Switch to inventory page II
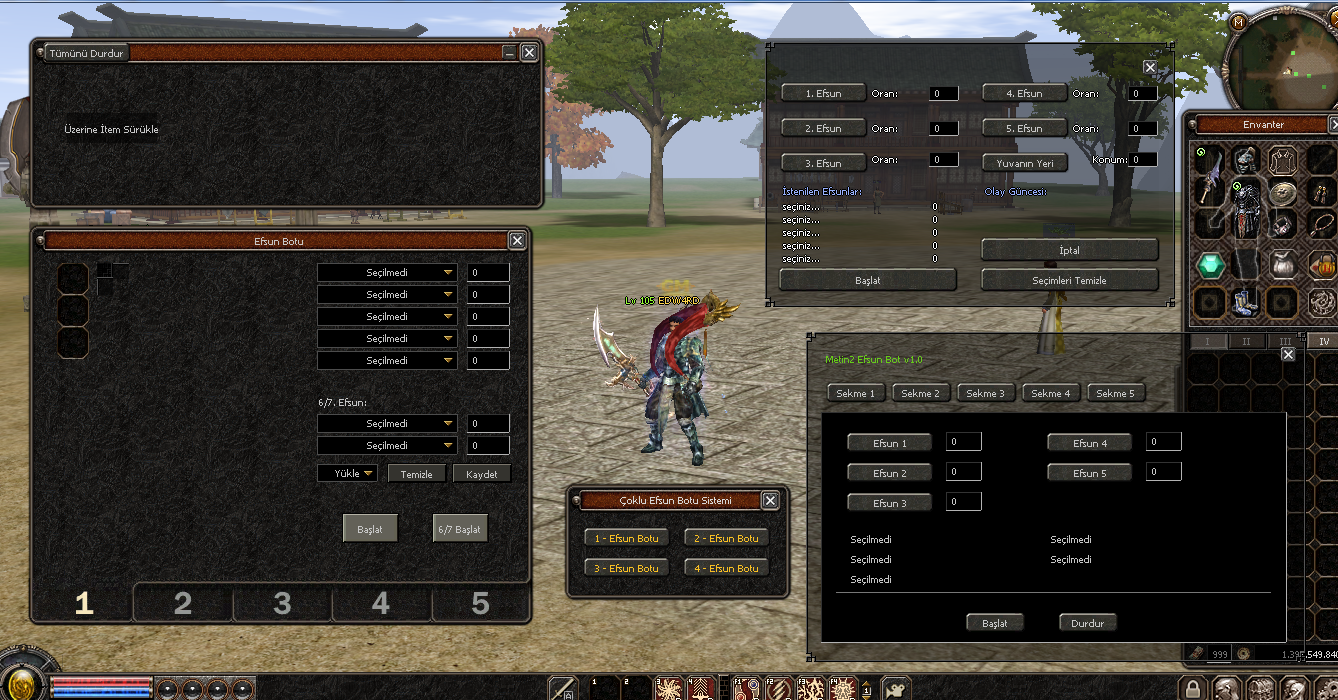Image resolution: width=1338 pixels, height=700 pixels. 1246,341
